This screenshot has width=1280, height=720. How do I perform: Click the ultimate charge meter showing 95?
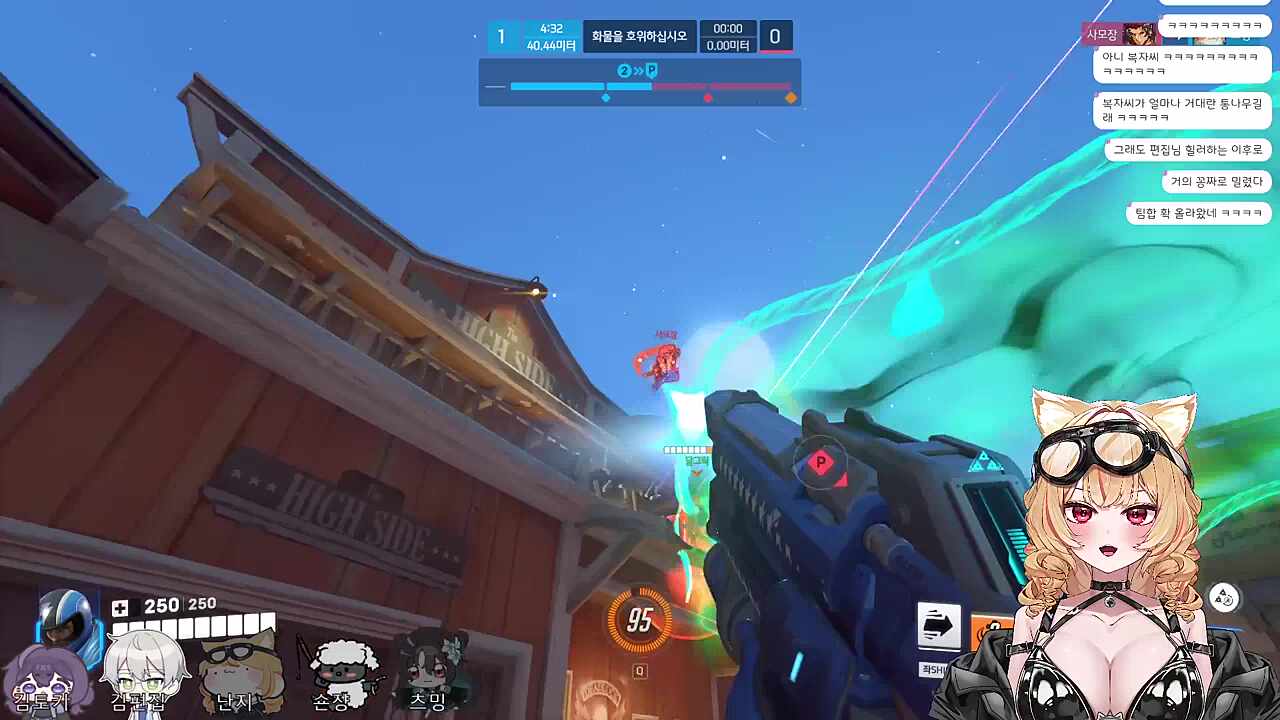(x=639, y=621)
